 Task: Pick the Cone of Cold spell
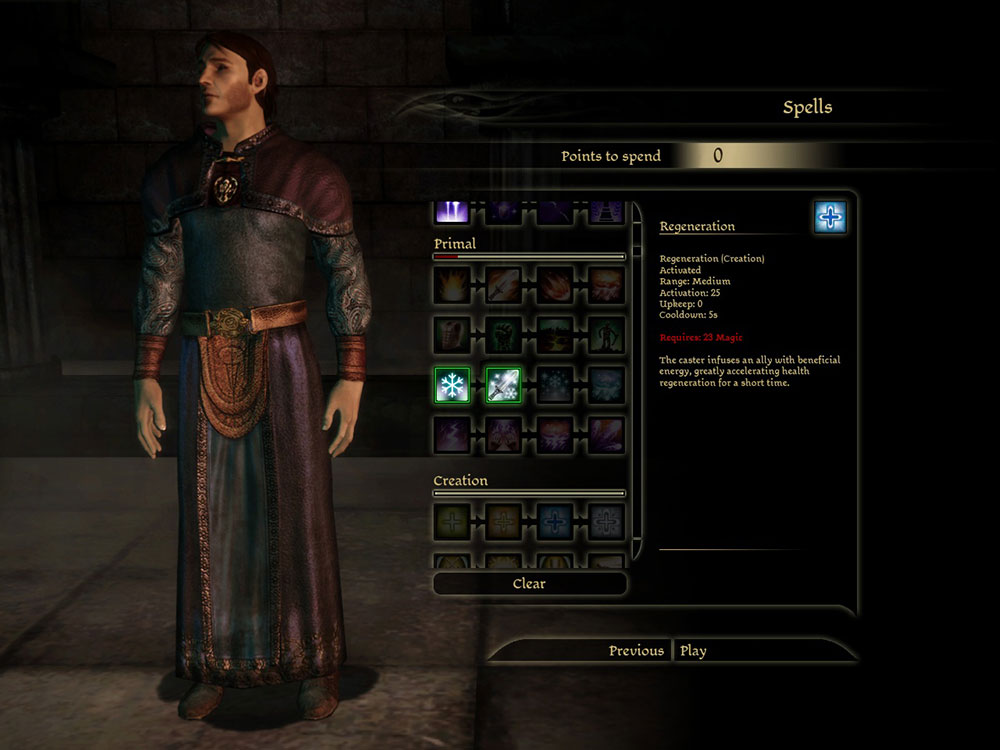tap(555, 385)
